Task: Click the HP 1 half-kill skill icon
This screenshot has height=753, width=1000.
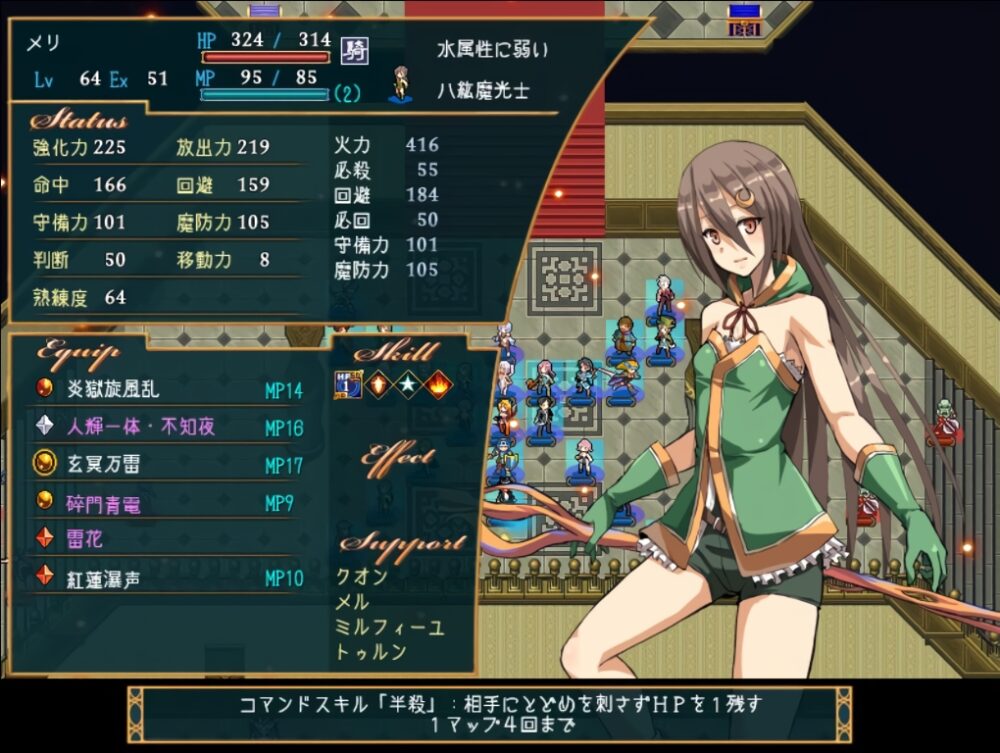Action: pos(347,384)
